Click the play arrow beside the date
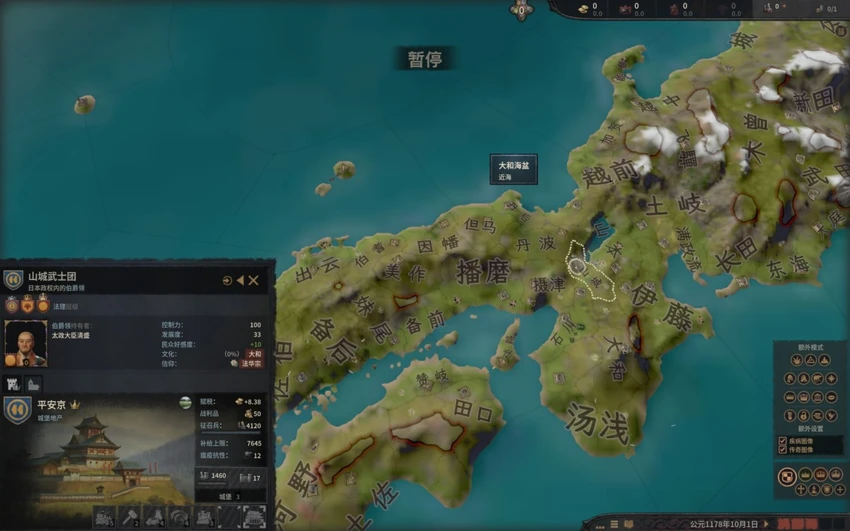850x531 pixels. coord(767,523)
